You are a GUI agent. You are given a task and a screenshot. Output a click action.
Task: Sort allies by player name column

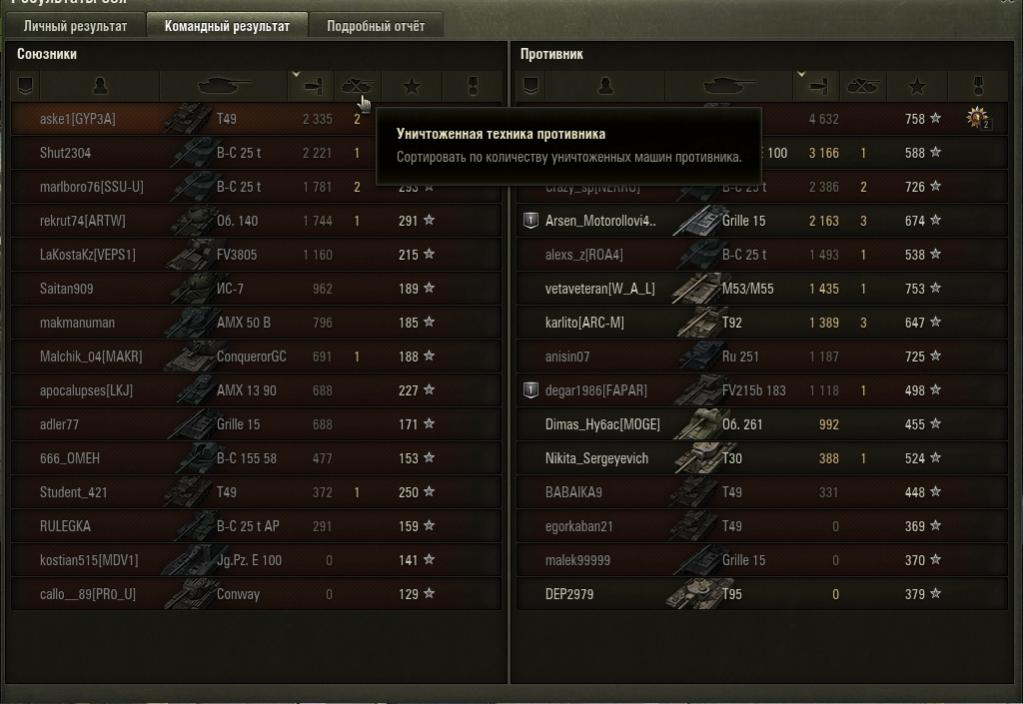pyautogui.click(x=99, y=87)
